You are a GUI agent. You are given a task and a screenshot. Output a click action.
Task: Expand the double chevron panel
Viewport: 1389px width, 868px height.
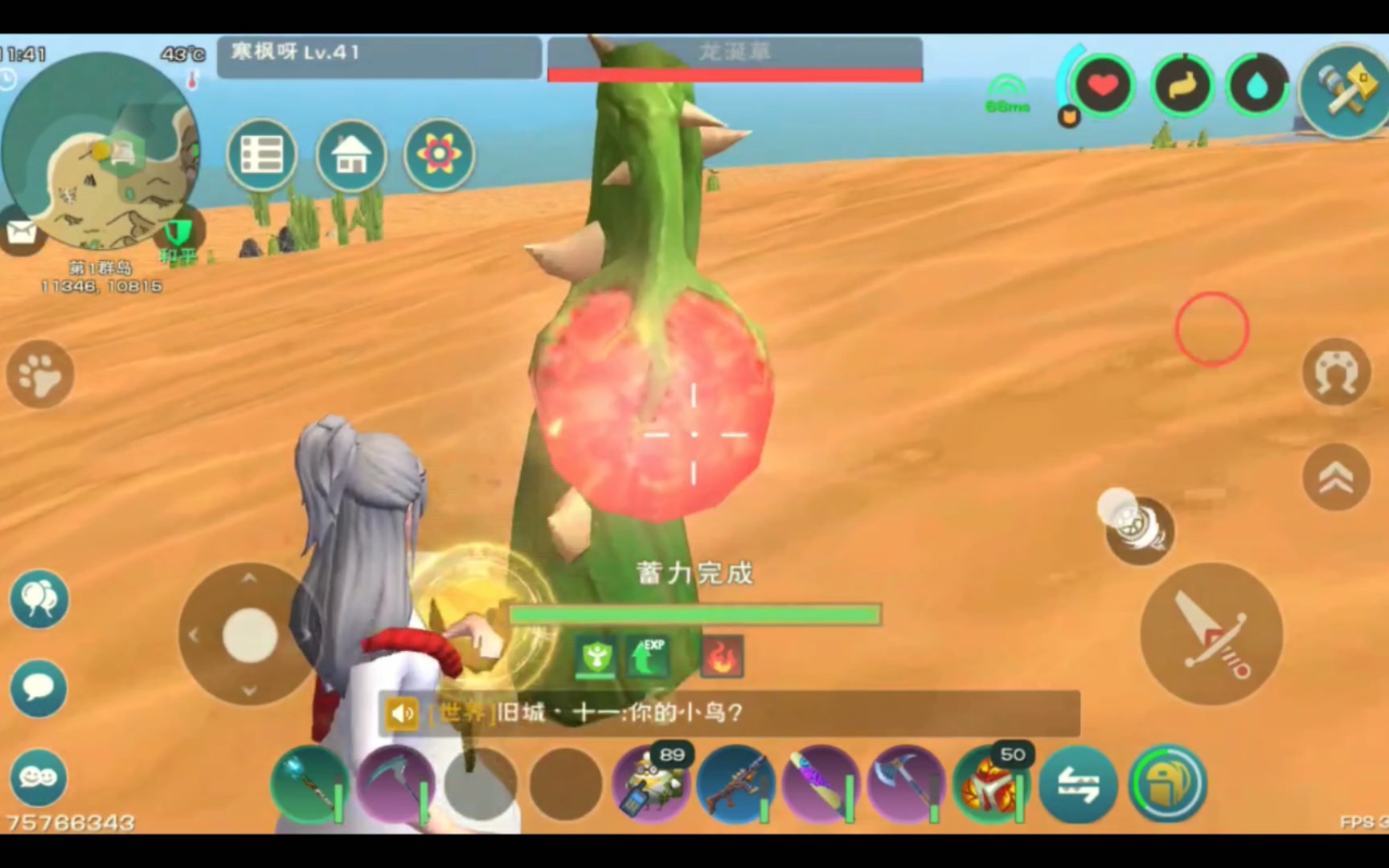pos(1336,476)
